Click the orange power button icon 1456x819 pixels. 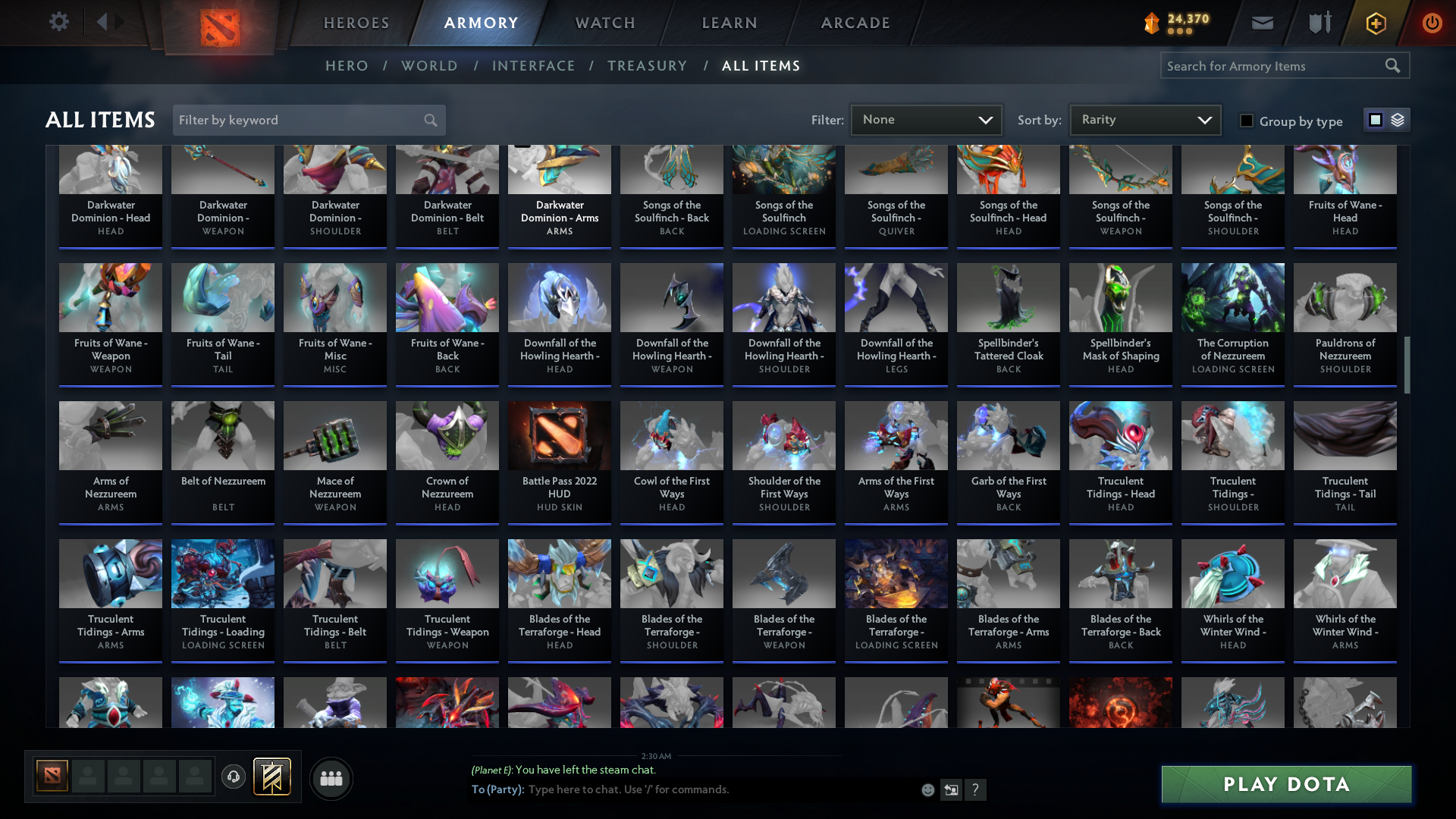coord(1432,24)
